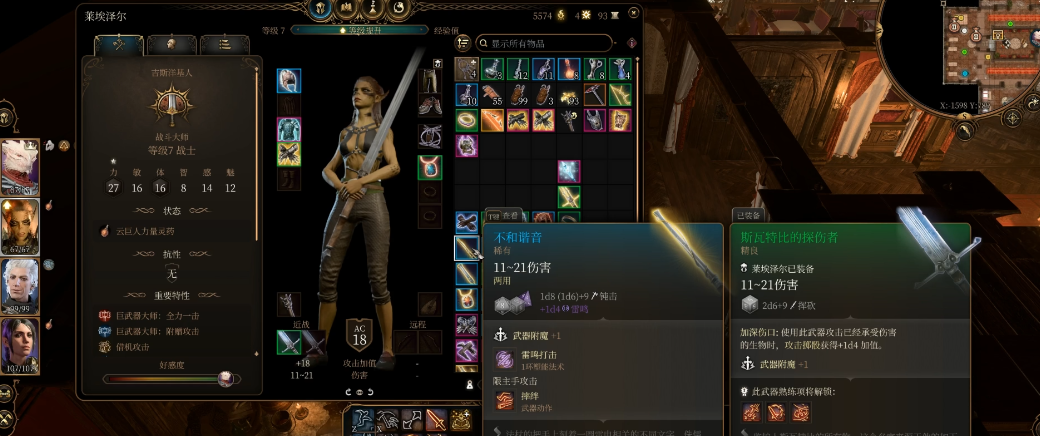Switch to the list icon character tab
Image resolution: width=1040 pixels, height=436 pixels.
[224, 45]
